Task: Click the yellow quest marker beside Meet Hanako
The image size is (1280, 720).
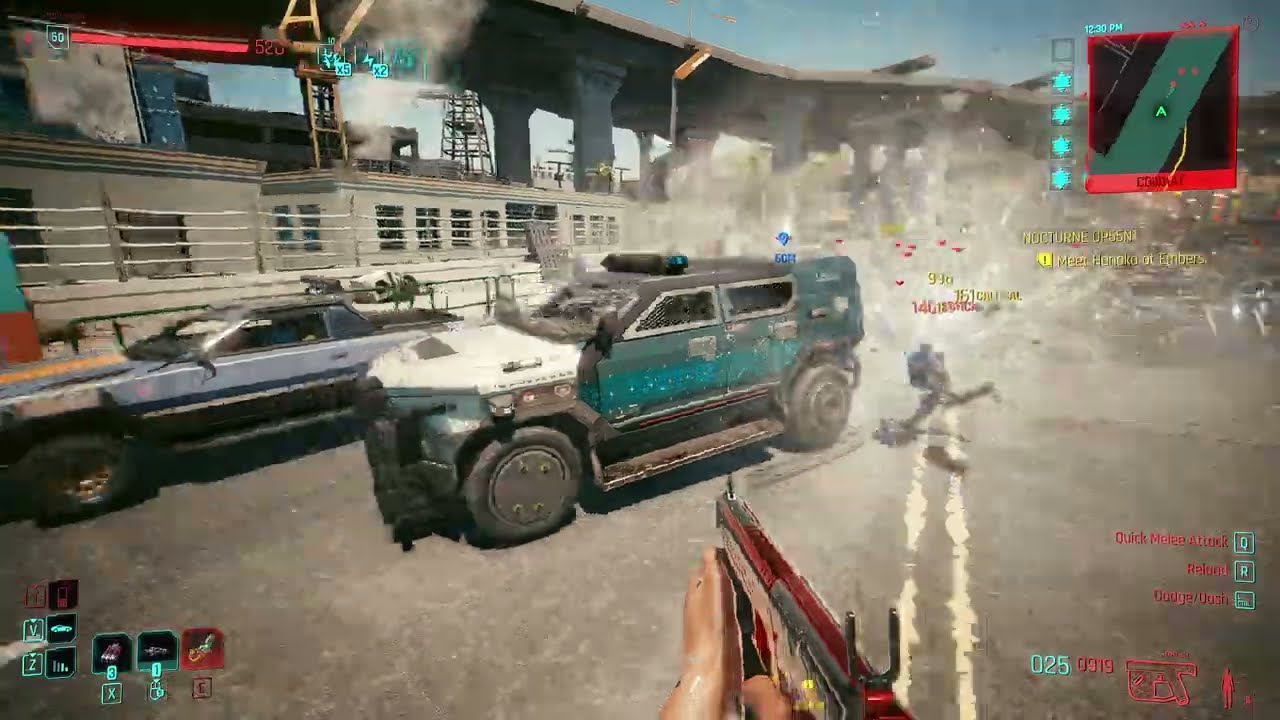Action: click(1044, 258)
